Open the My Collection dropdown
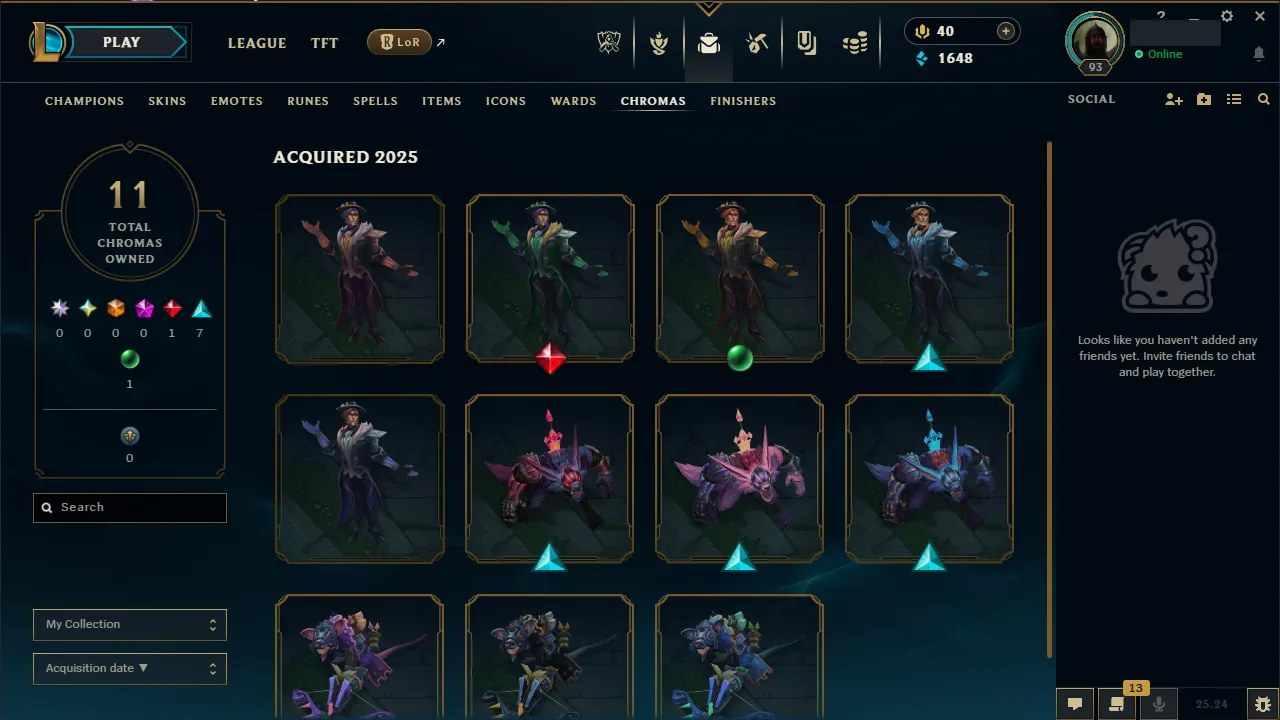 [129, 624]
